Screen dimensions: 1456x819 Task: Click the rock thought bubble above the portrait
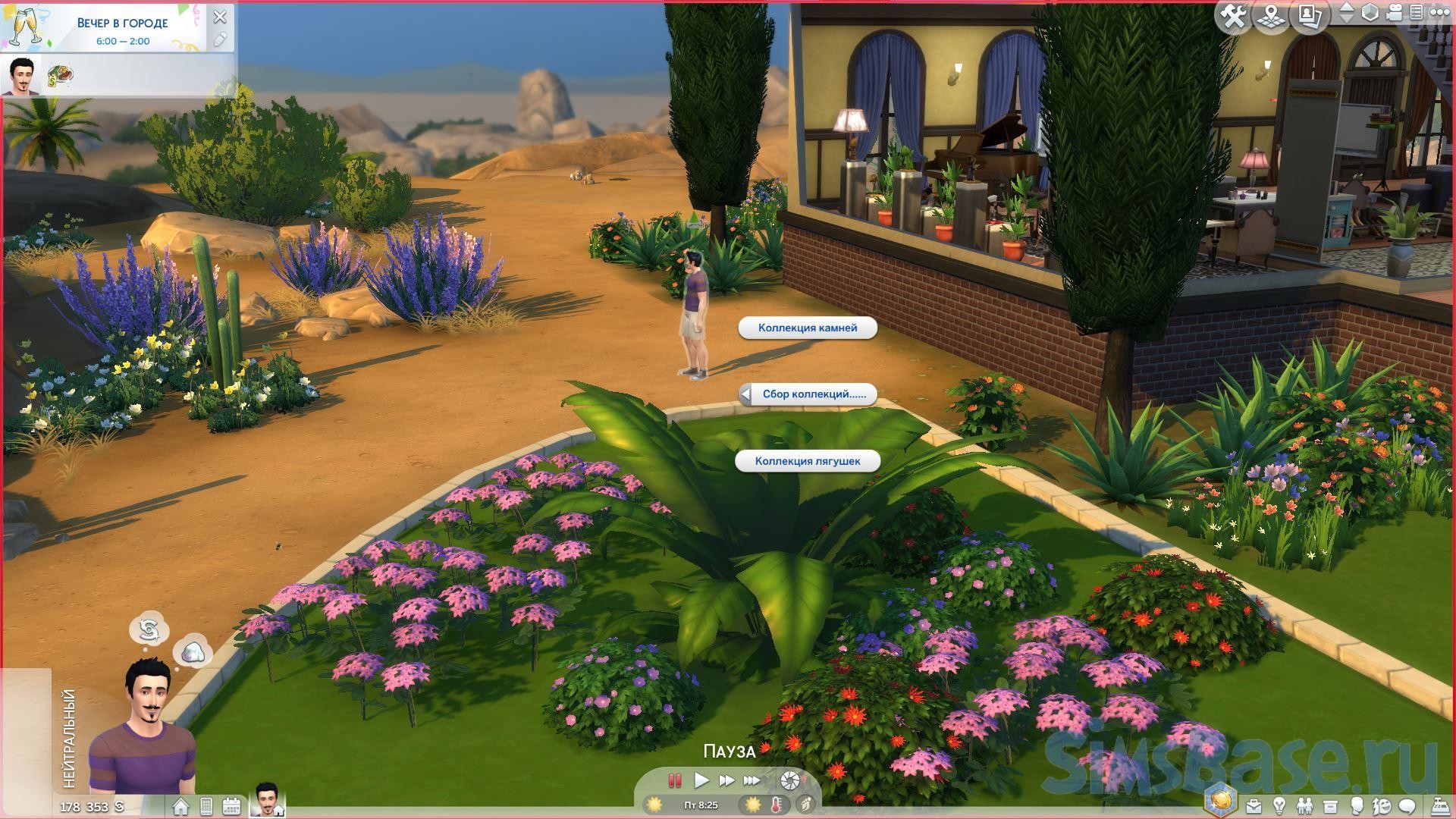(193, 652)
